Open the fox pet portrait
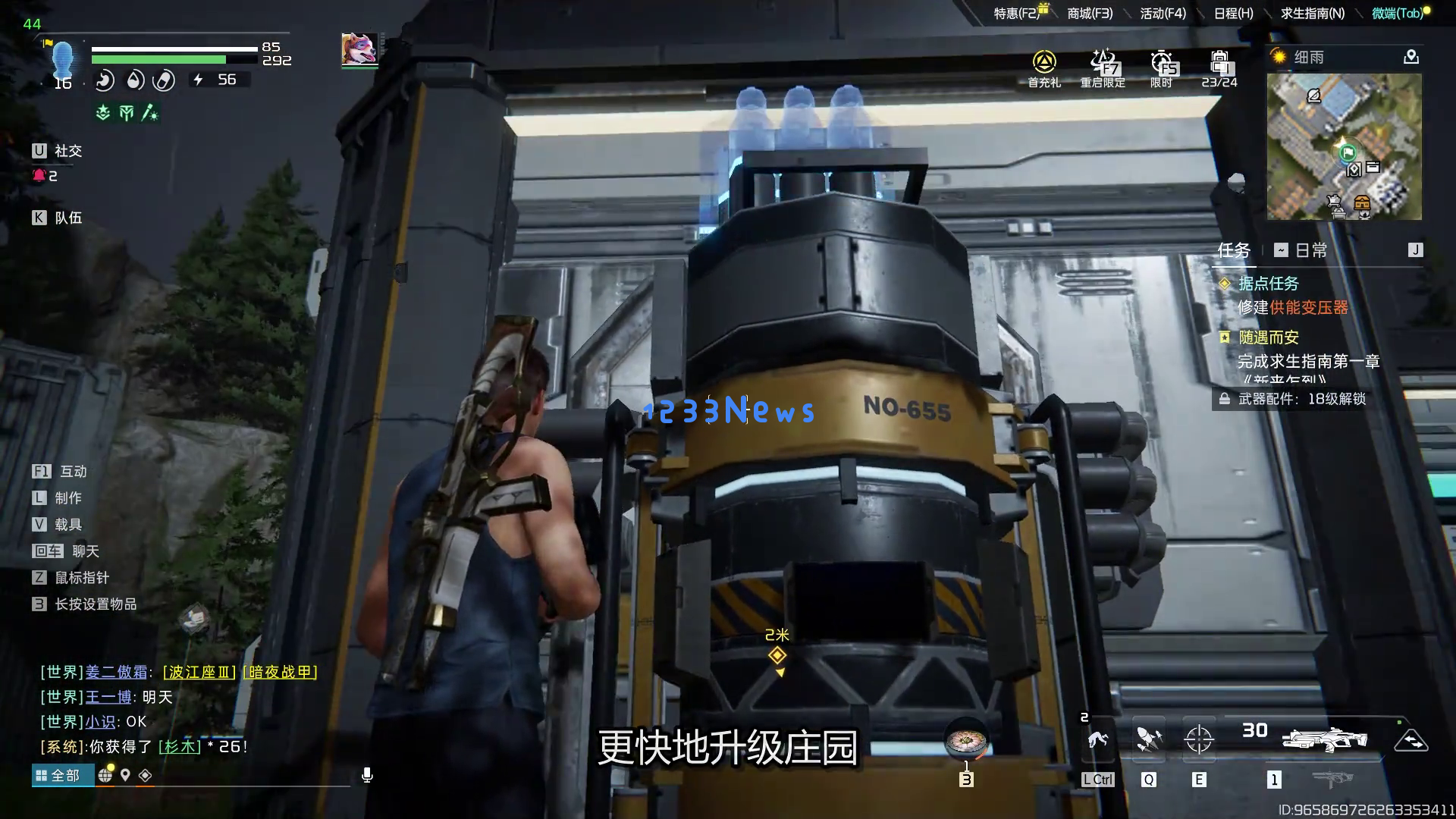Viewport: 1456px width, 819px height. point(359,49)
